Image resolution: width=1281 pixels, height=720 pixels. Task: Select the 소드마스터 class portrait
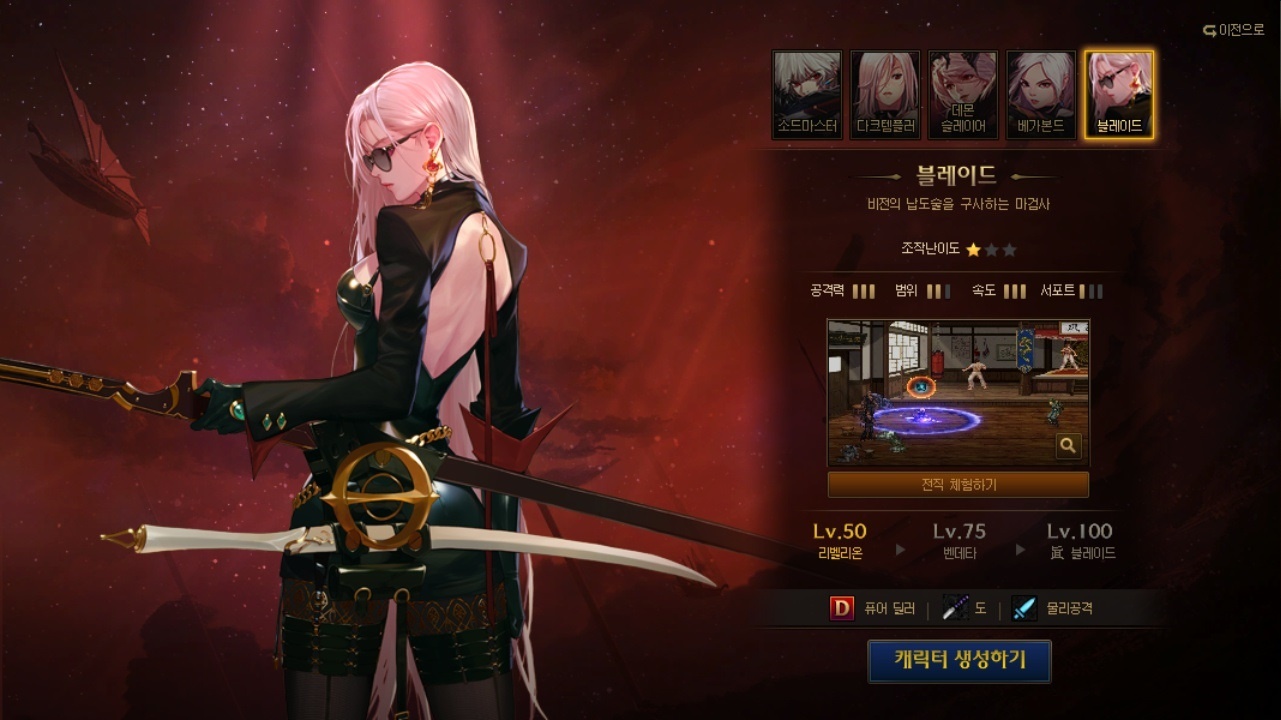click(x=807, y=95)
